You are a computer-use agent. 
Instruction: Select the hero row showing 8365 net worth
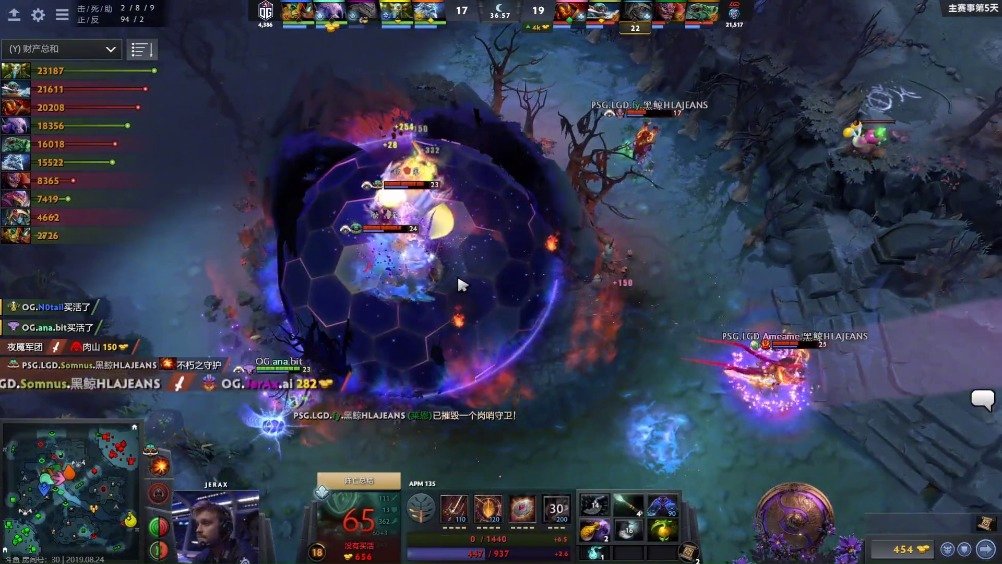pos(16,181)
